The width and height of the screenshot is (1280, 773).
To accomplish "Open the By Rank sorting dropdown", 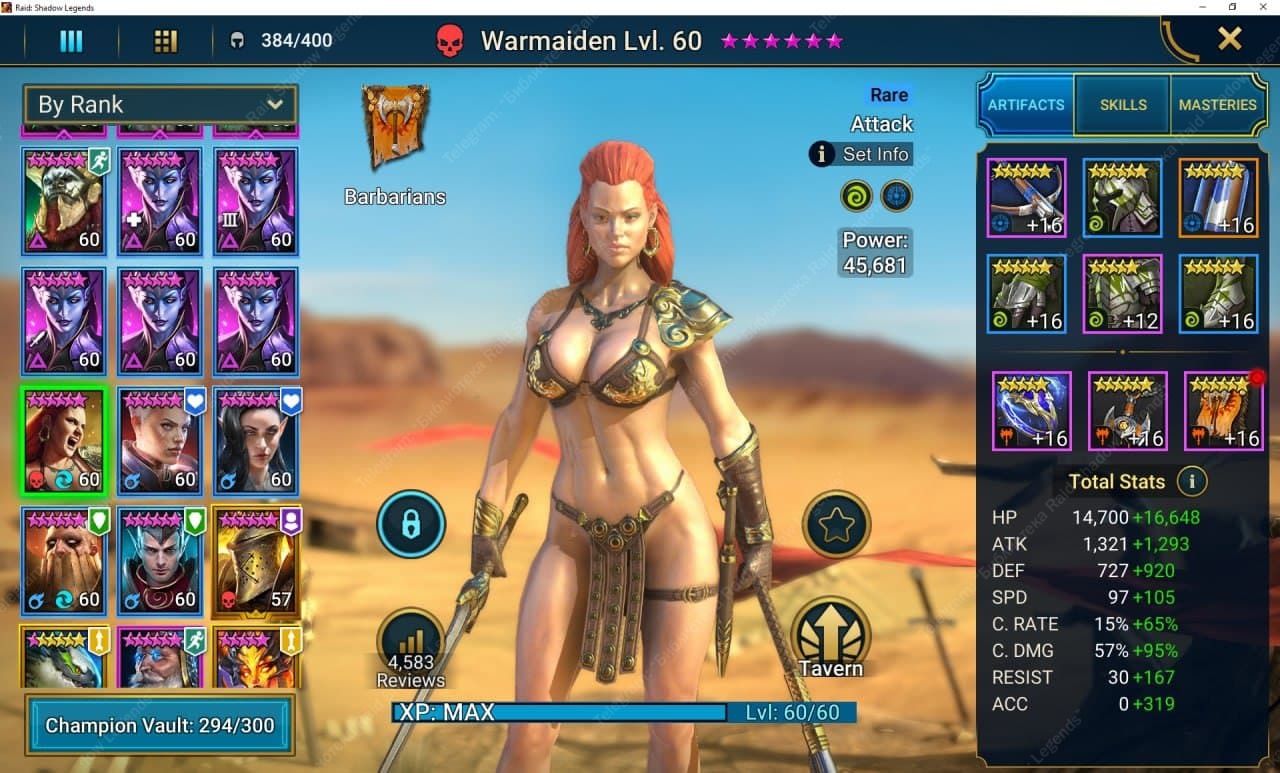I will click(159, 104).
